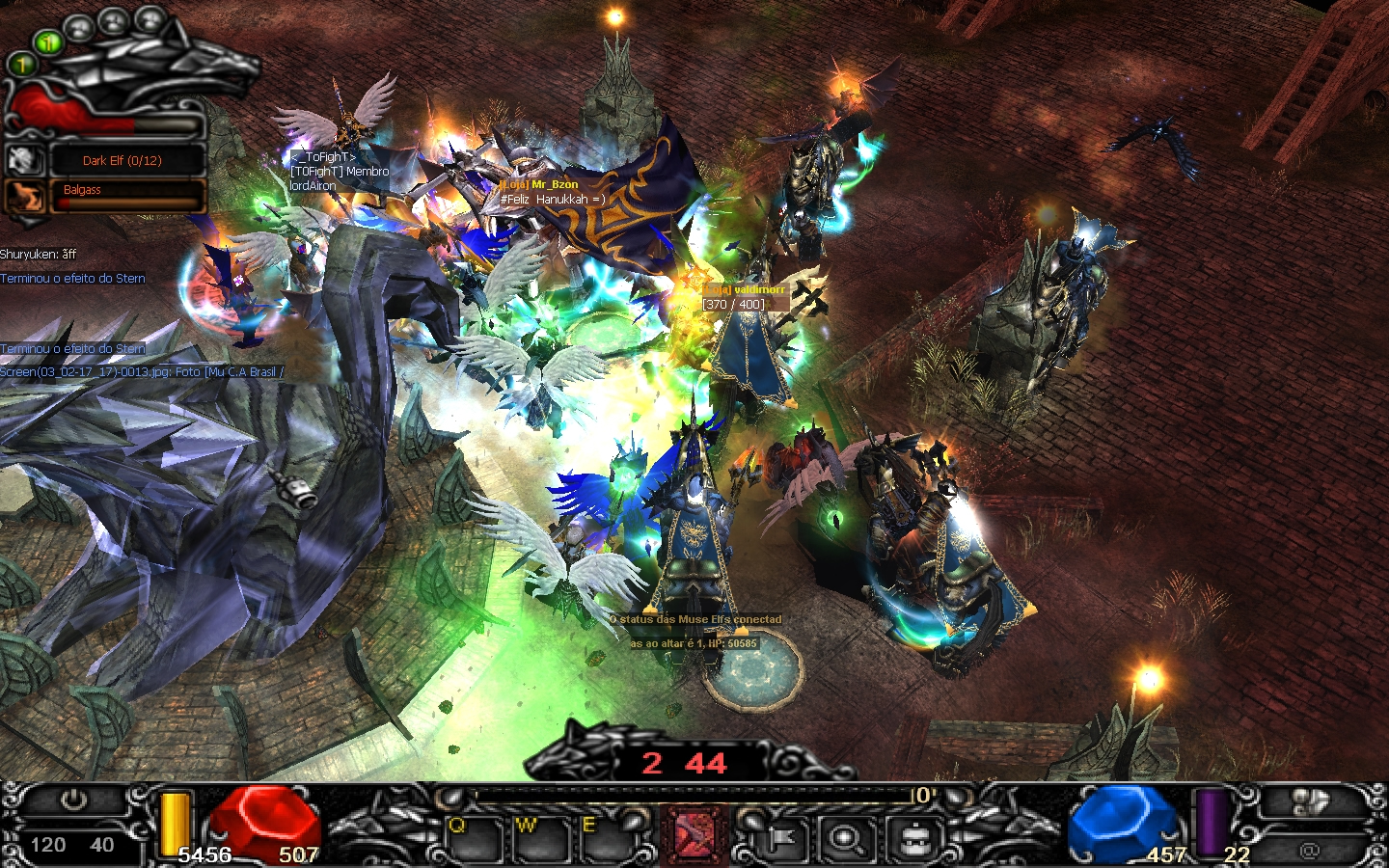Click the flag icon button
Image resolution: width=1389 pixels, height=868 pixels.
780,840
